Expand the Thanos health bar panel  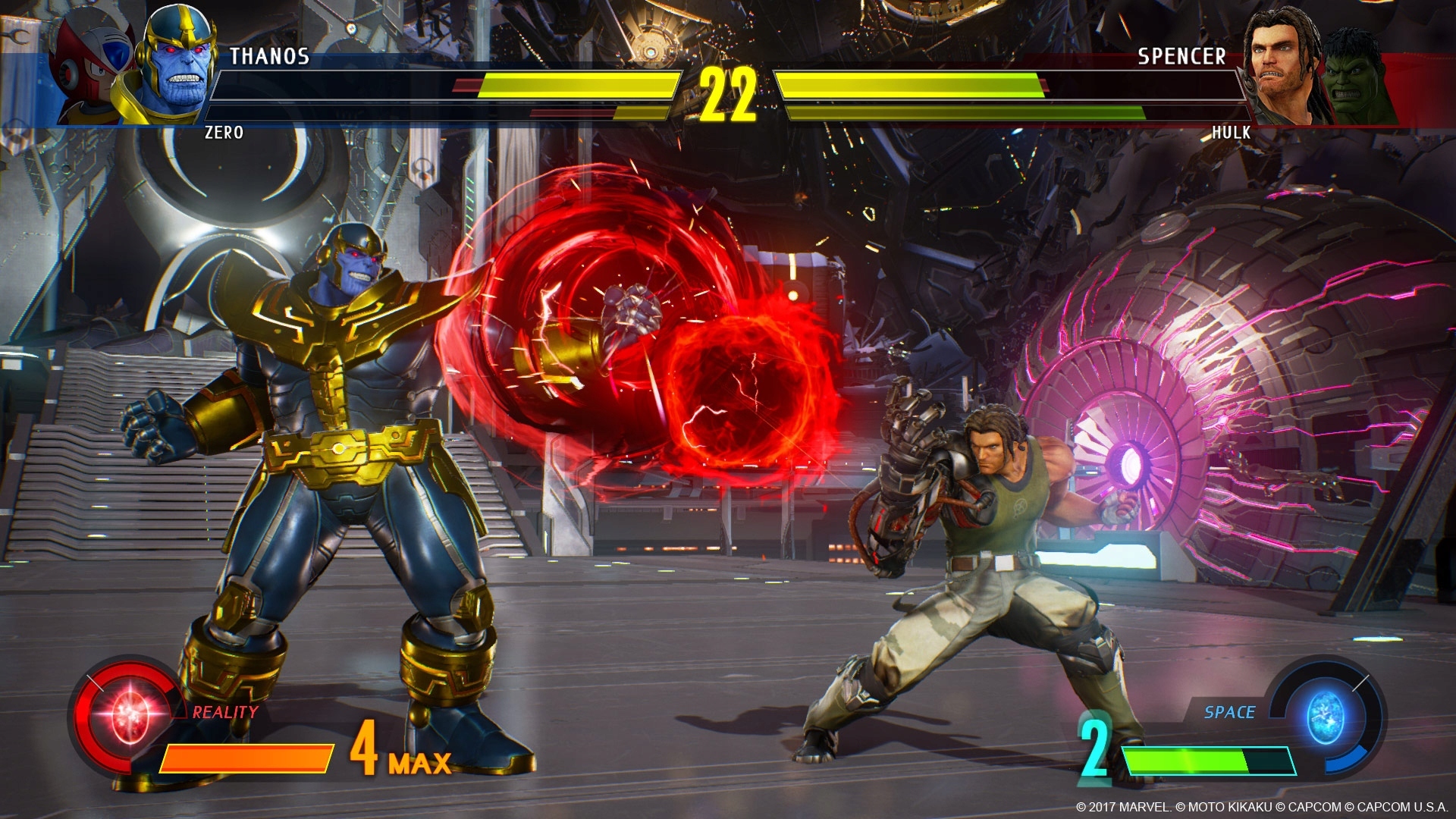tap(447, 83)
